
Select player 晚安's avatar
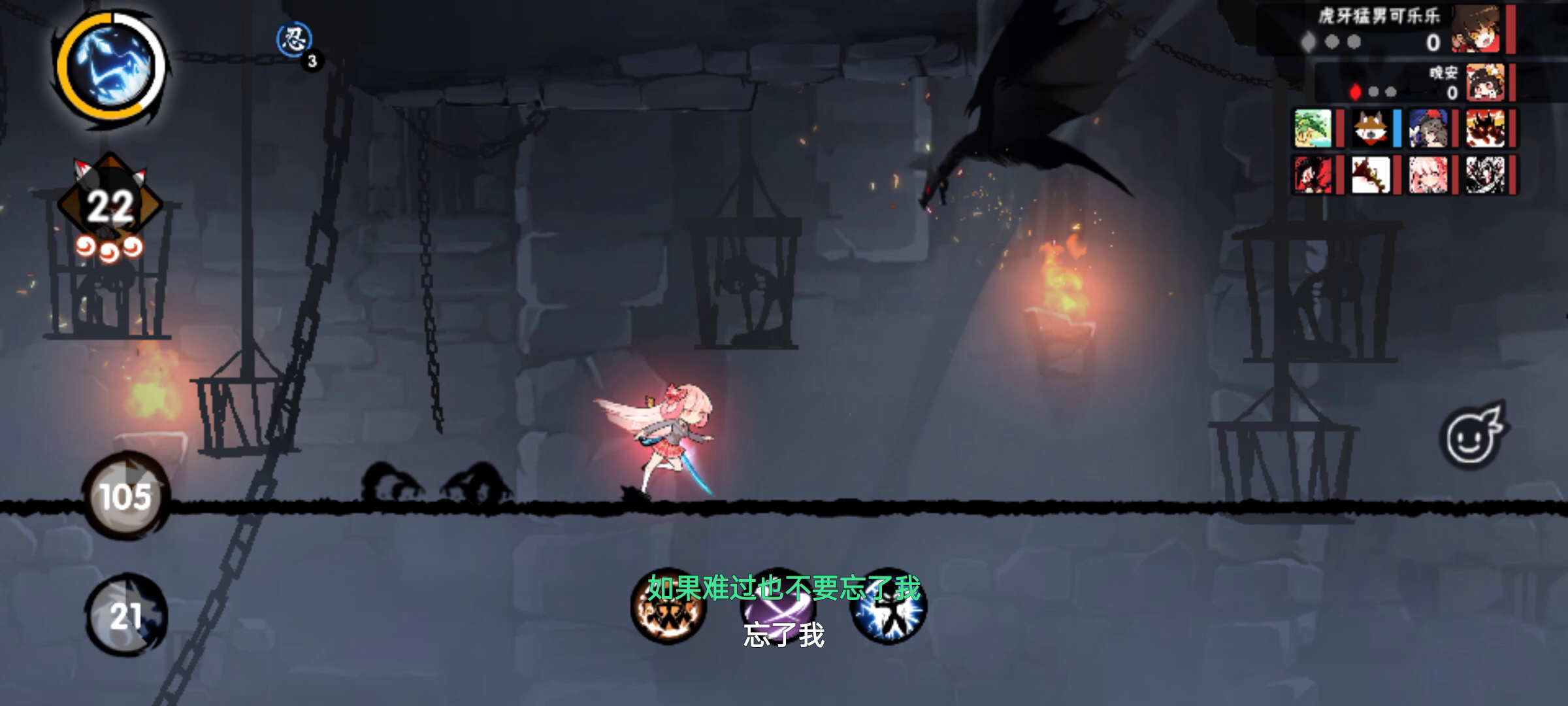[1485, 83]
